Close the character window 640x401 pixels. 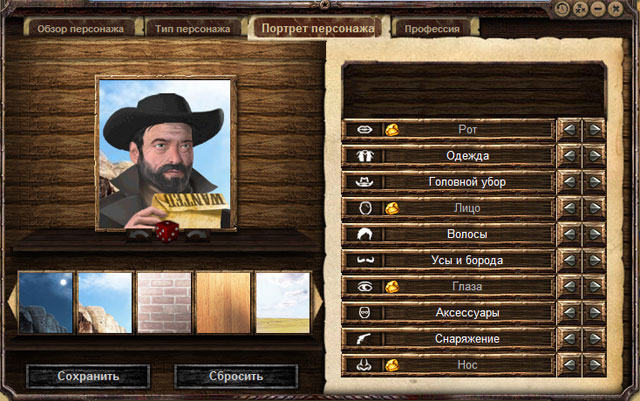coord(615,8)
